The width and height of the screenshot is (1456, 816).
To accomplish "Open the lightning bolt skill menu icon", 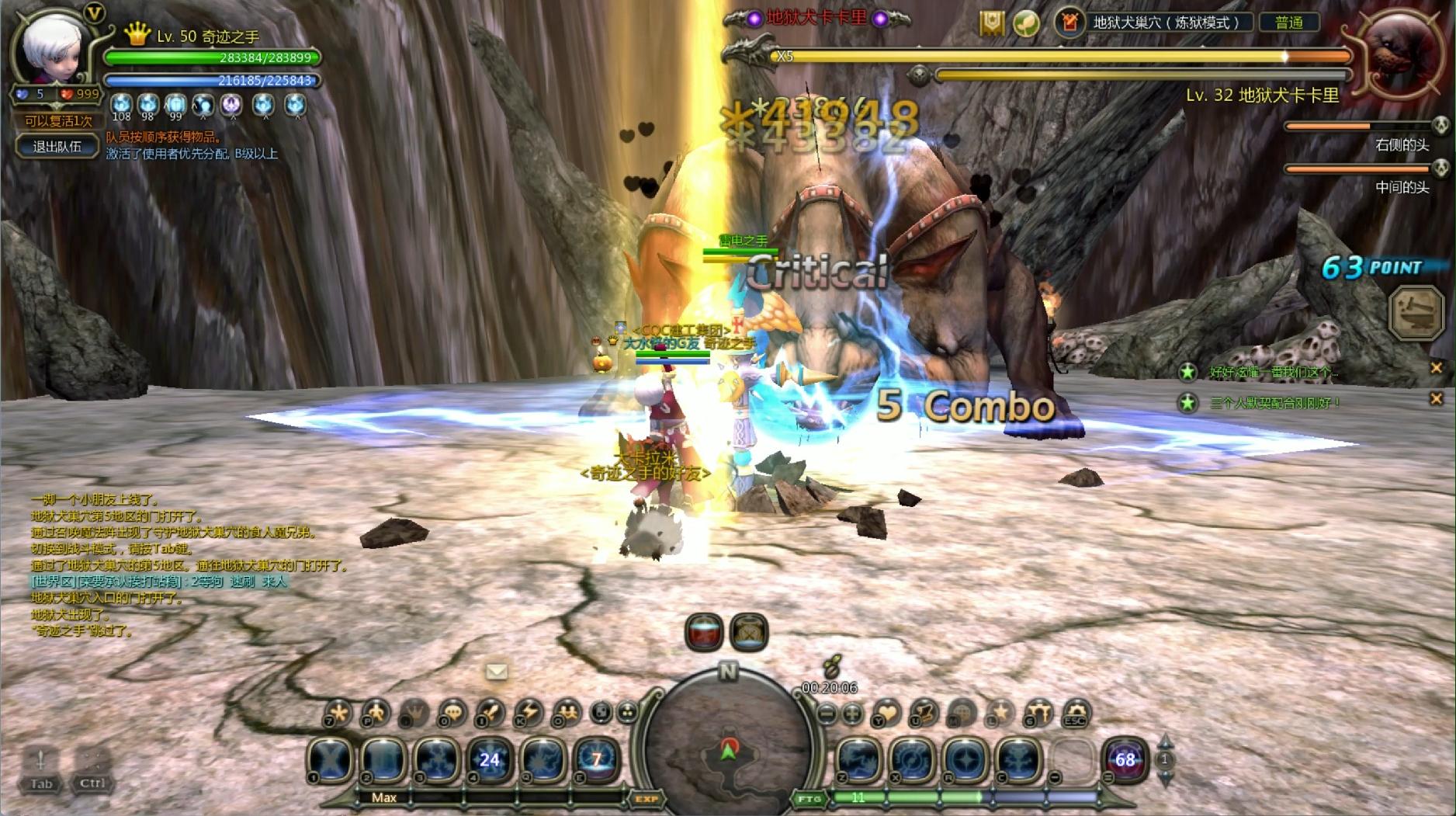I will pos(529,712).
